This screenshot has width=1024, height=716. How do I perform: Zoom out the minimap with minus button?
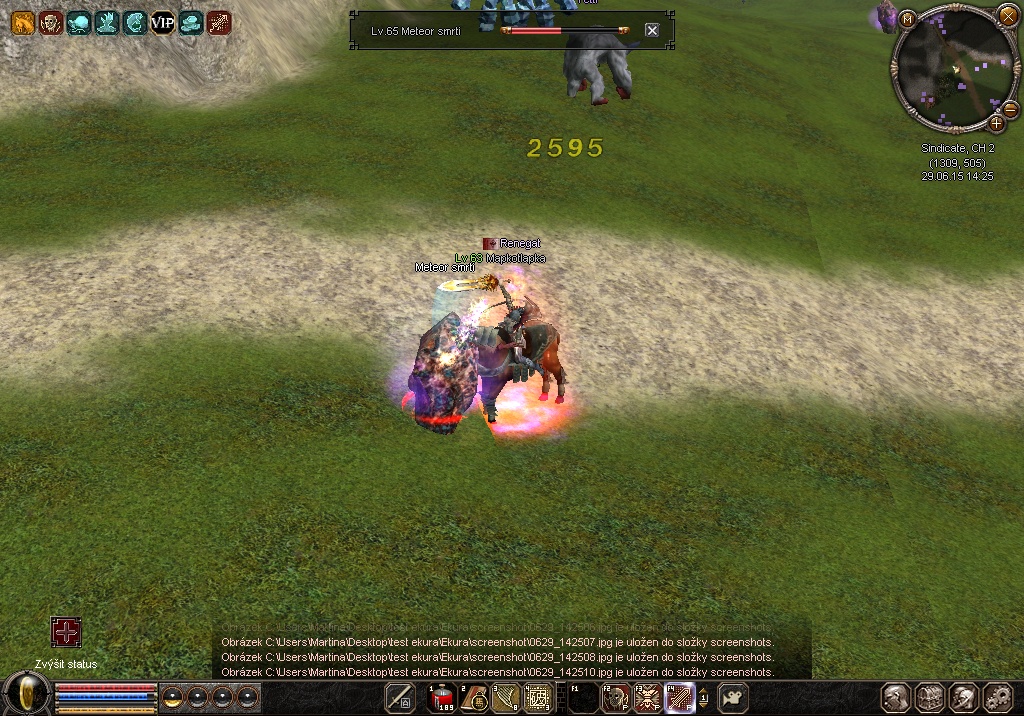pyautogui.click(x=1010, y=109)
